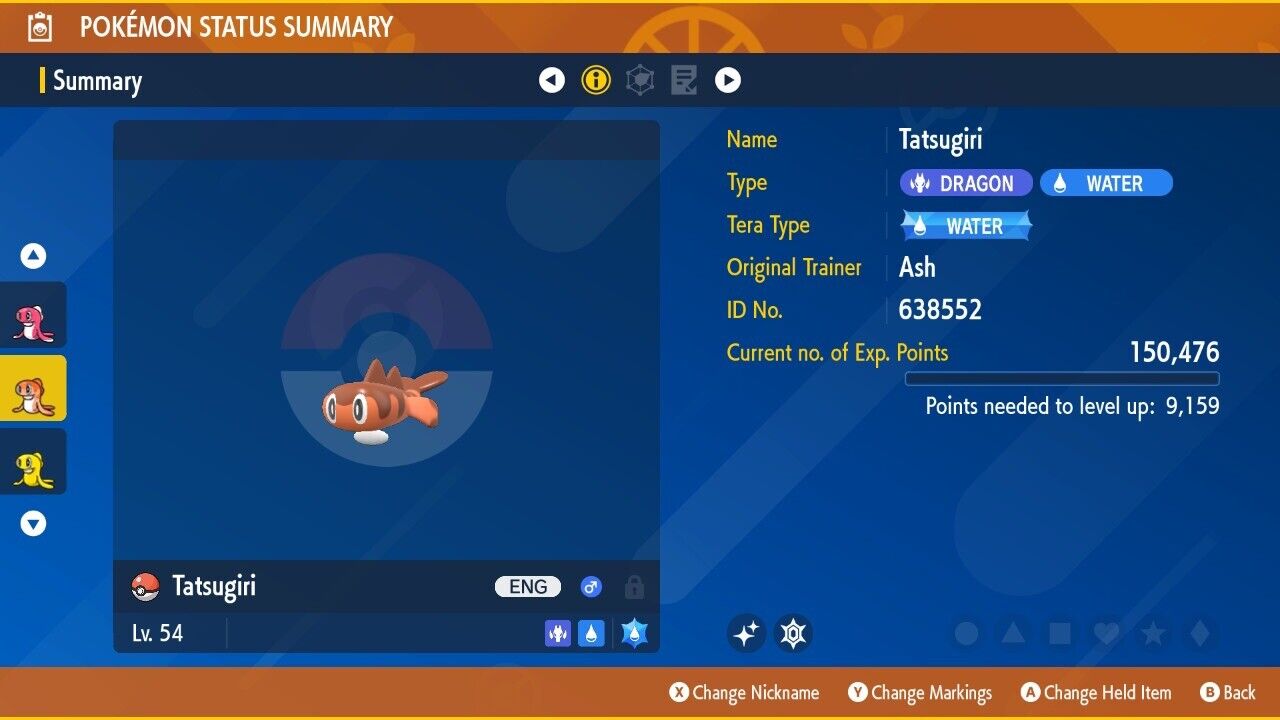The height and width of the screenshot is (720, 1280).
Task: Toggle the triangle marking
Action: tap(1013, 633)
